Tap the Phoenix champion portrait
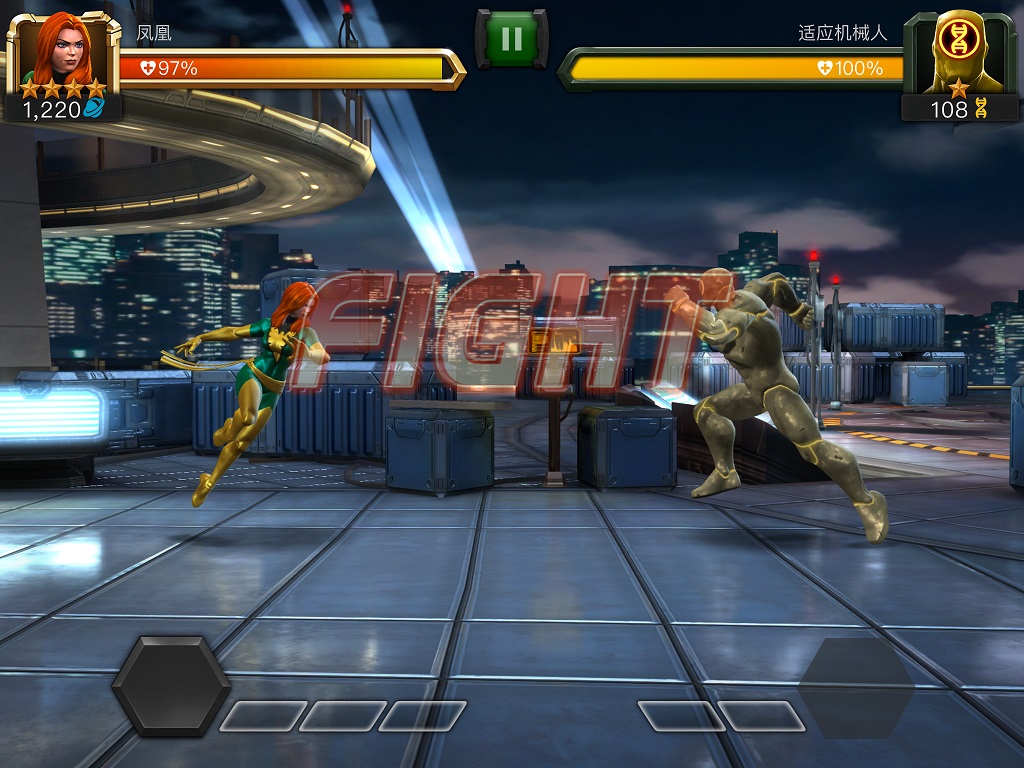The image size is (1024, 768). click(x=62, y=50)
